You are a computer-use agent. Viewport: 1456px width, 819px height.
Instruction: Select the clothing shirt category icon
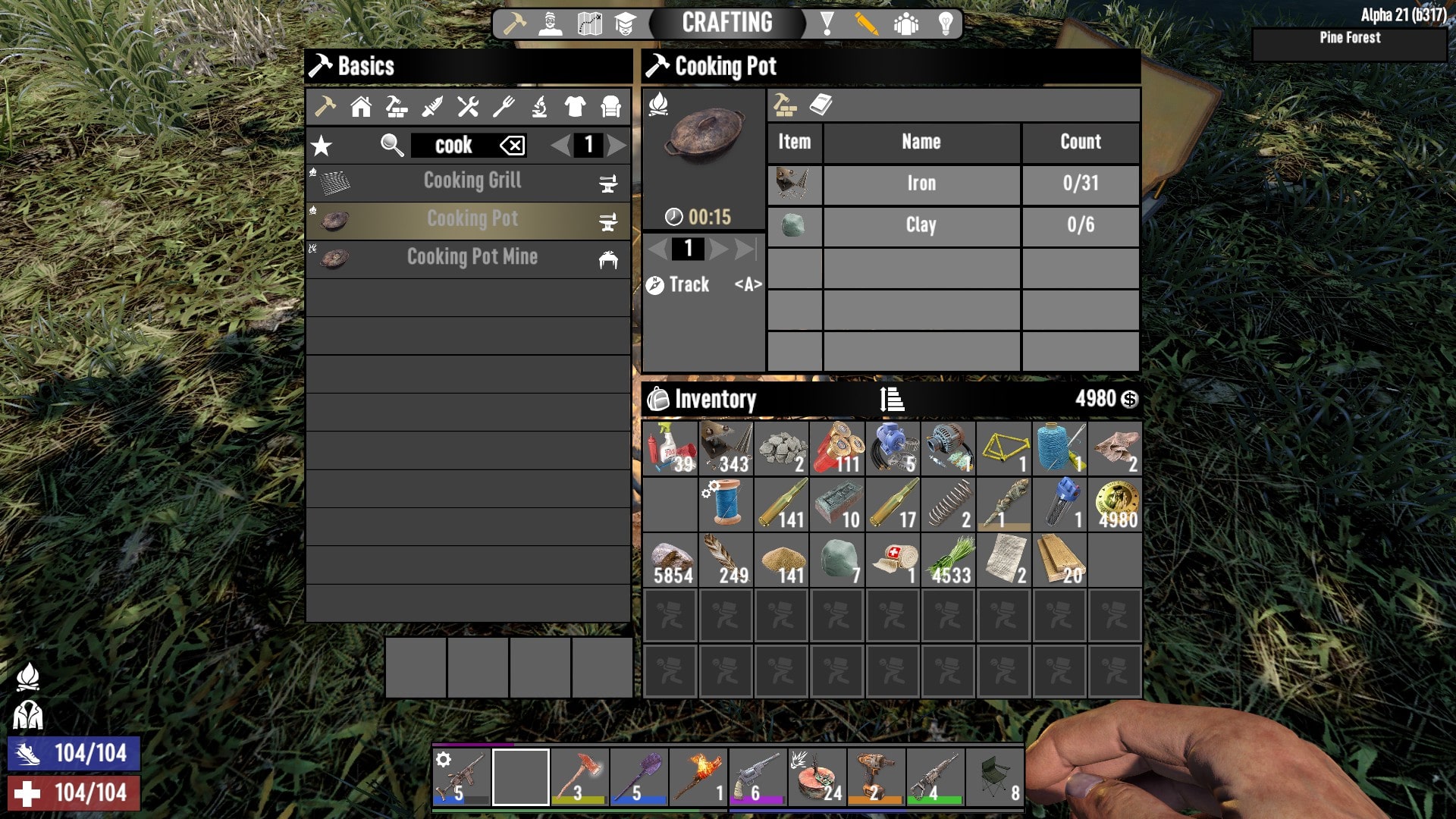[574, 107]
